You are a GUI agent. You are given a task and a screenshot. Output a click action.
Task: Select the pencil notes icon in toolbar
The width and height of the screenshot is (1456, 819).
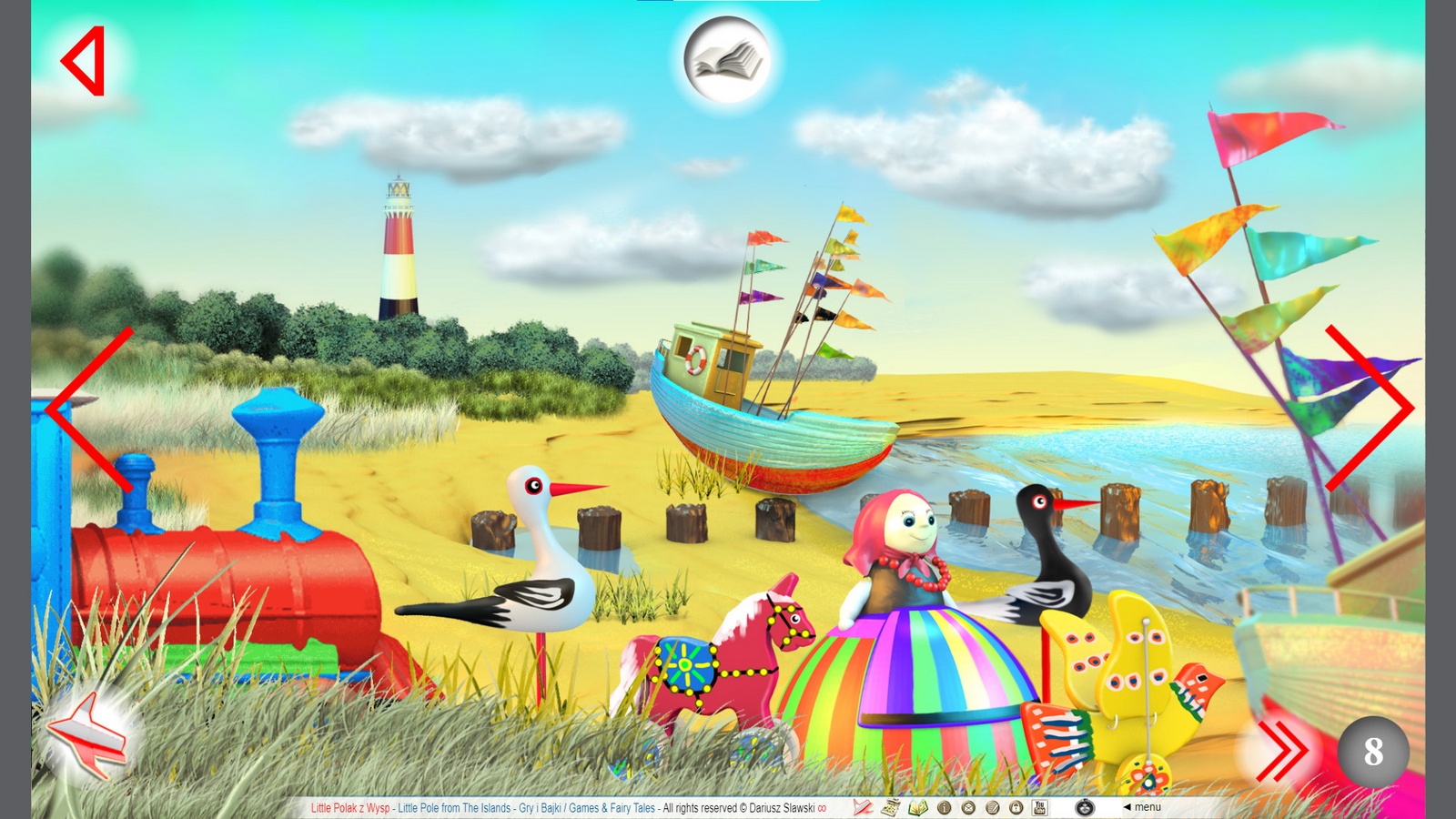[992, 806]
